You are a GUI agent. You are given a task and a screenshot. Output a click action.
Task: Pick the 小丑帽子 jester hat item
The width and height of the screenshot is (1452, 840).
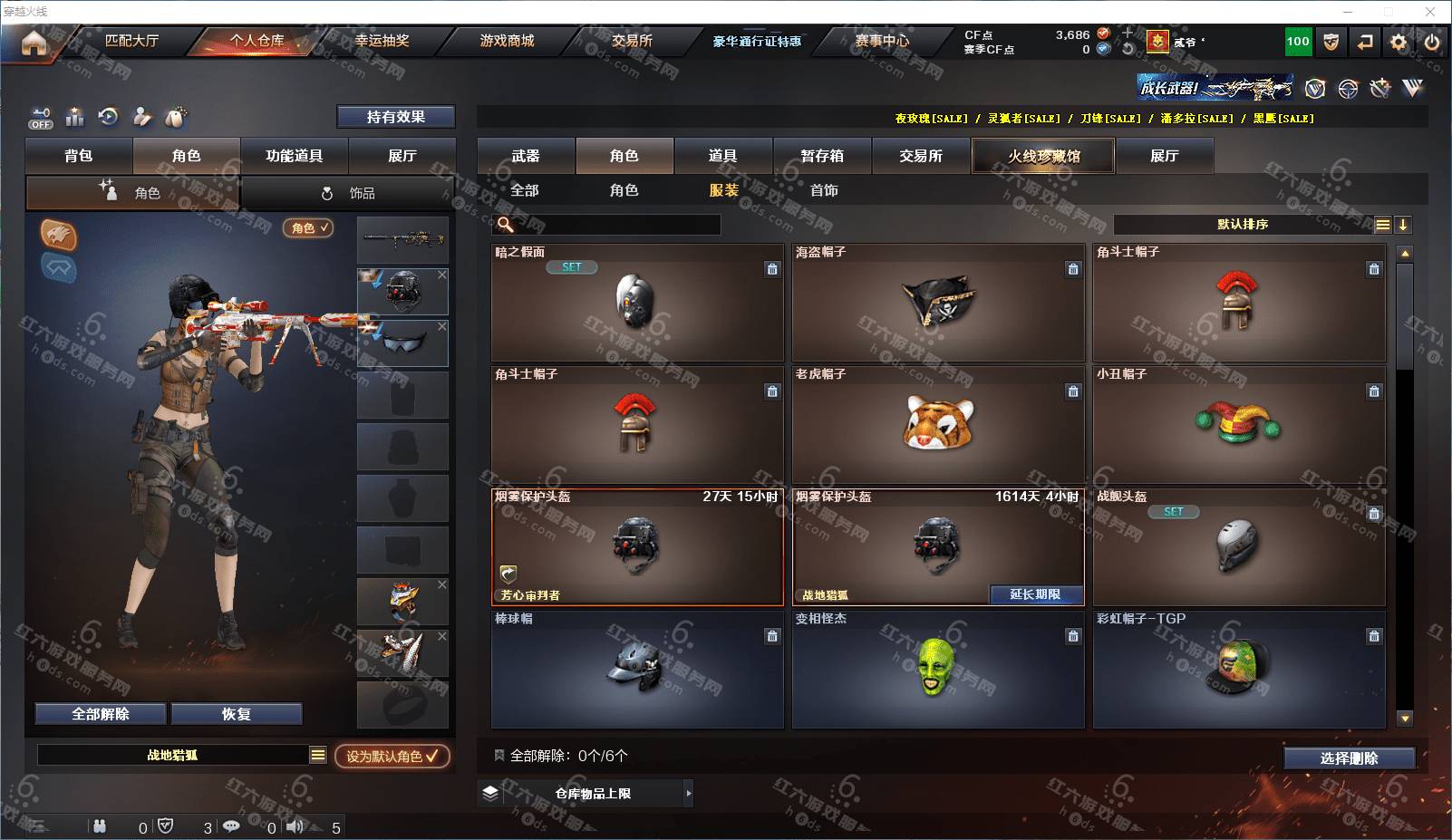[x=1238, y=424]
